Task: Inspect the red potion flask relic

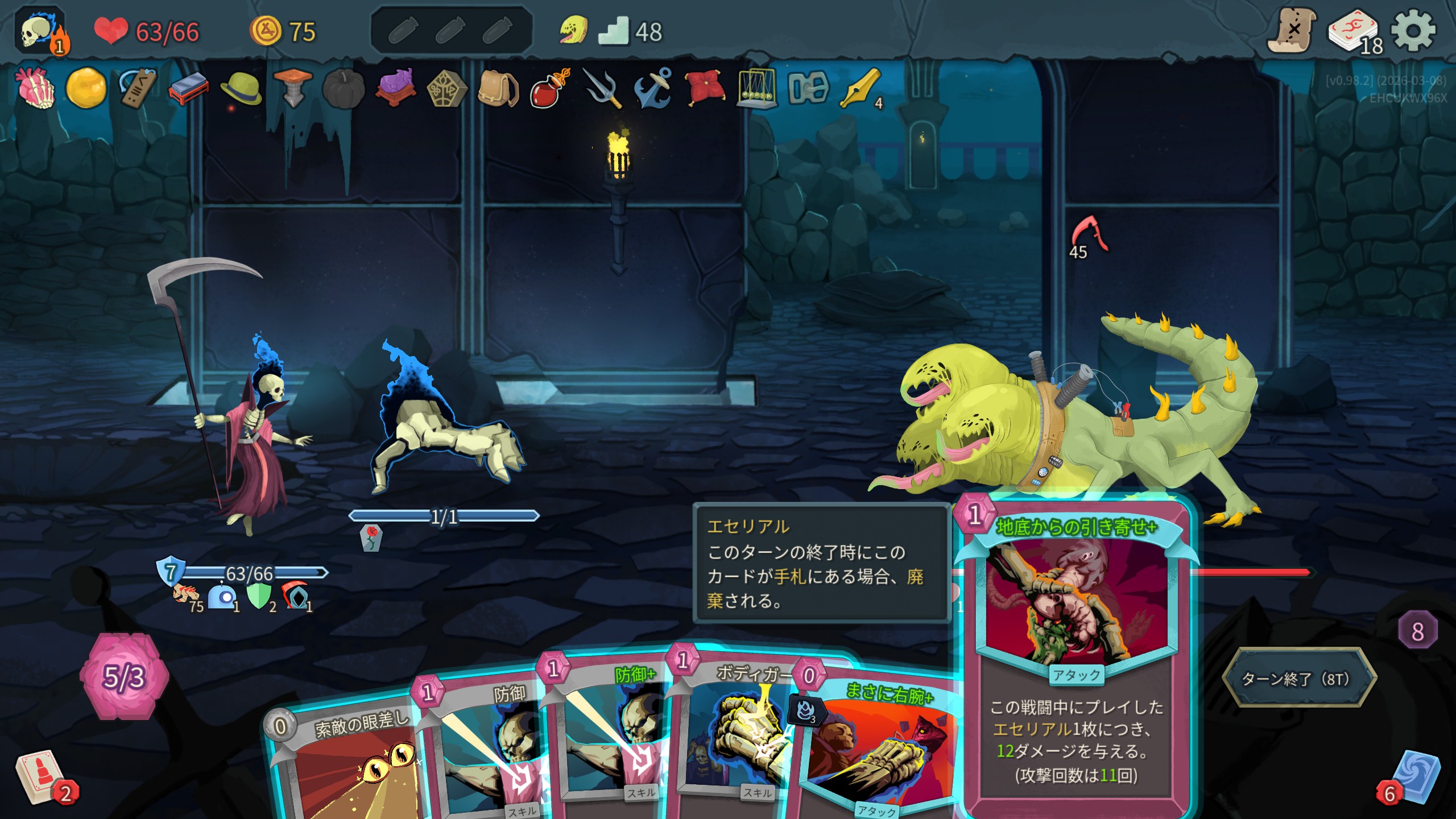Action: 549,88
